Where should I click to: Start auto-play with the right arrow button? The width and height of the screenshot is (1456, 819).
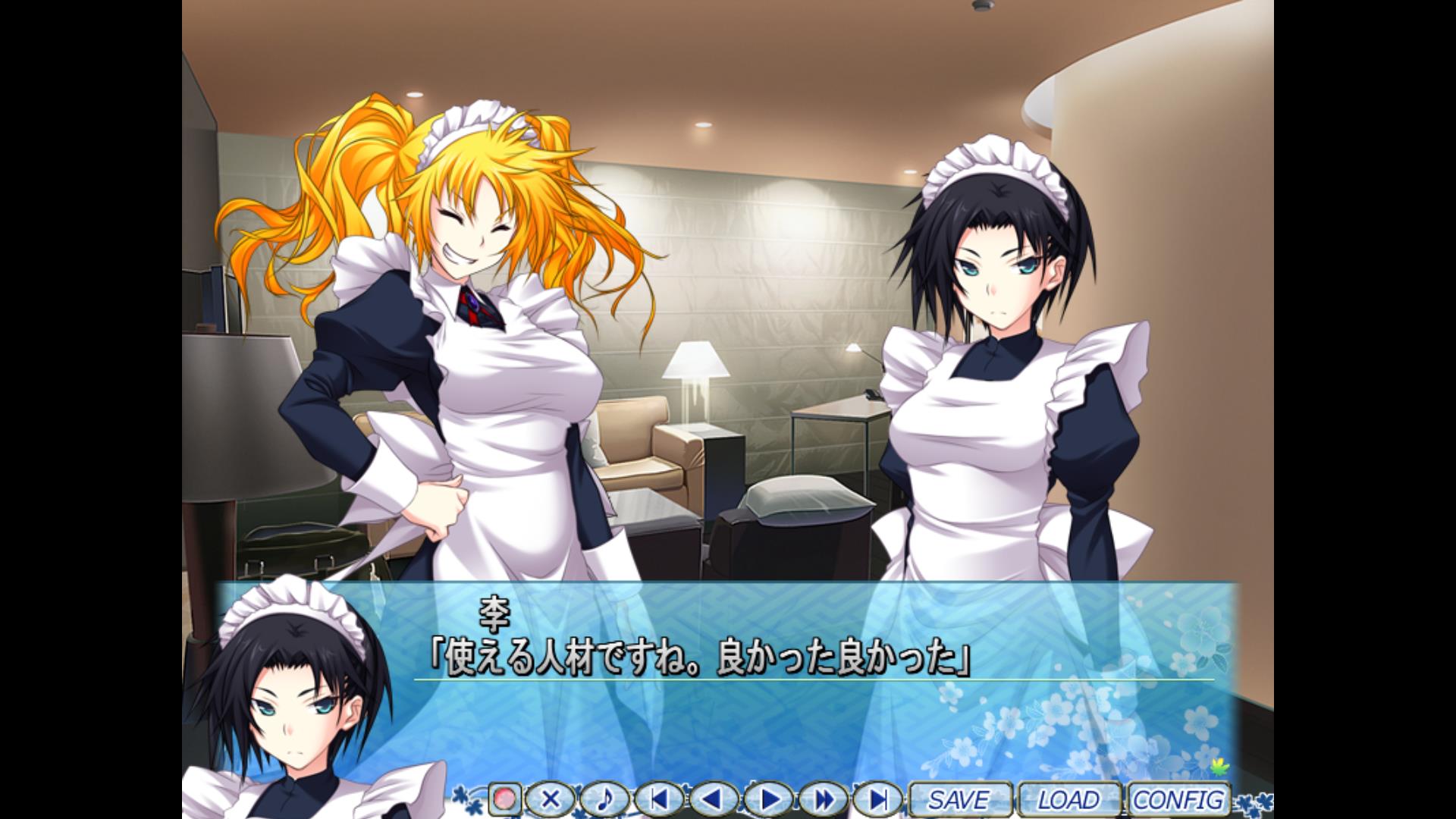768,799
